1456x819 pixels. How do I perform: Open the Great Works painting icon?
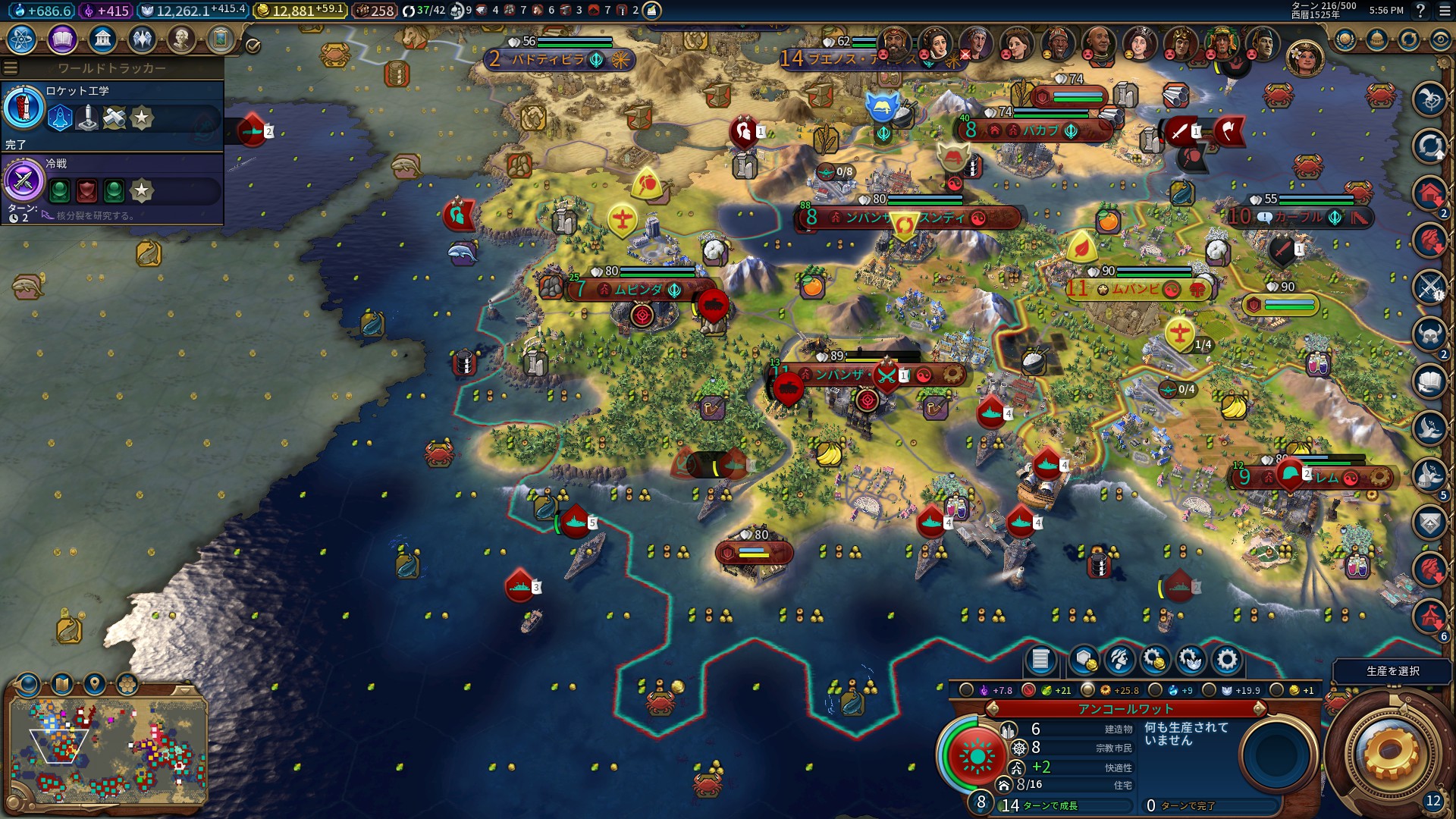[x=221, y=39]
